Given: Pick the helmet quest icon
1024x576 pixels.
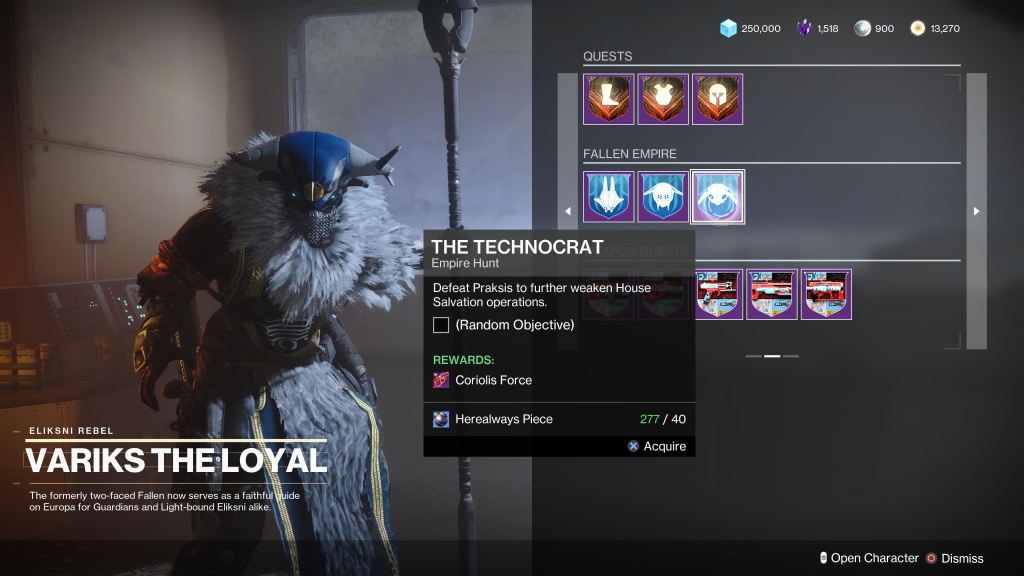Looking at the screenshot, I should pyautogui.click(x=717, y=99).
